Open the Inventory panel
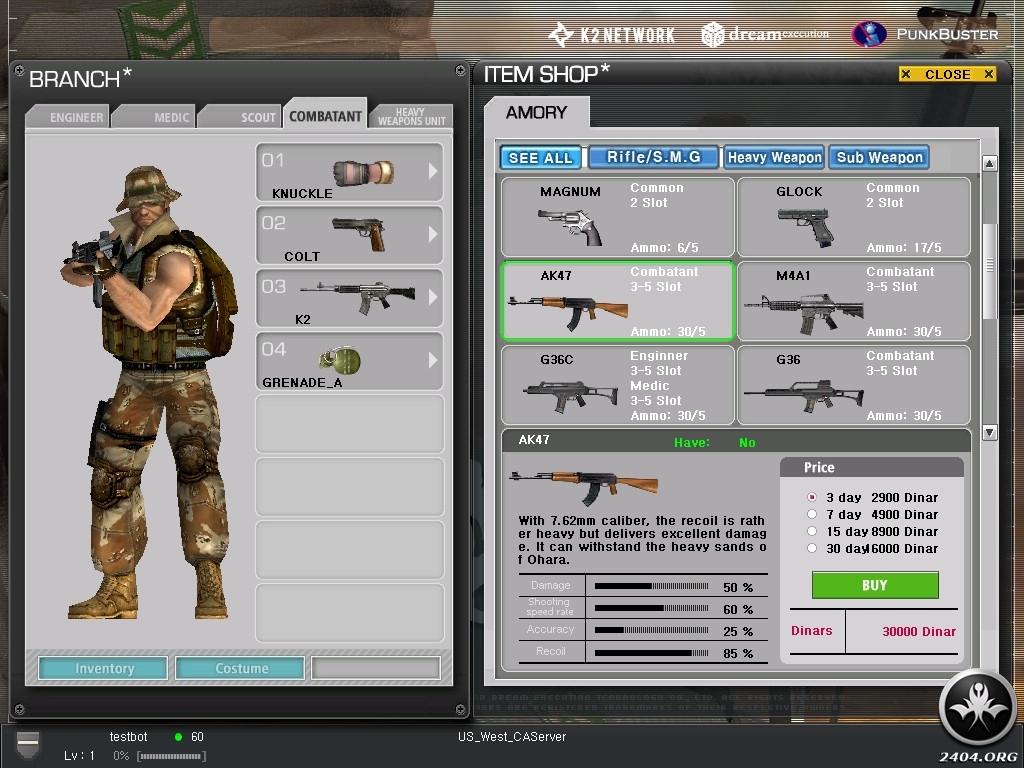 [104, 668]
